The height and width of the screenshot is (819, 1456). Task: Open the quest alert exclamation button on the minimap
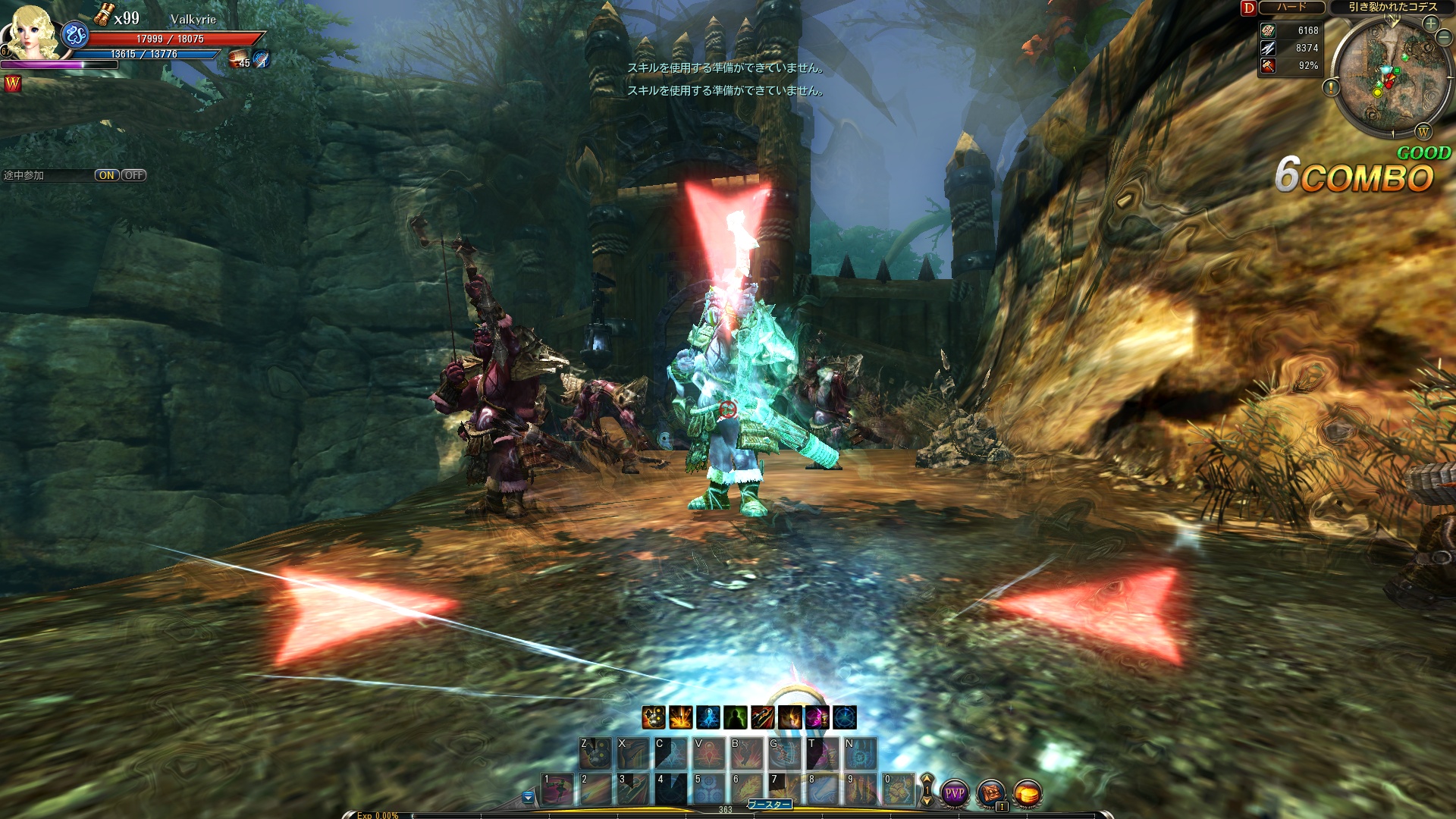[1331, 88]
